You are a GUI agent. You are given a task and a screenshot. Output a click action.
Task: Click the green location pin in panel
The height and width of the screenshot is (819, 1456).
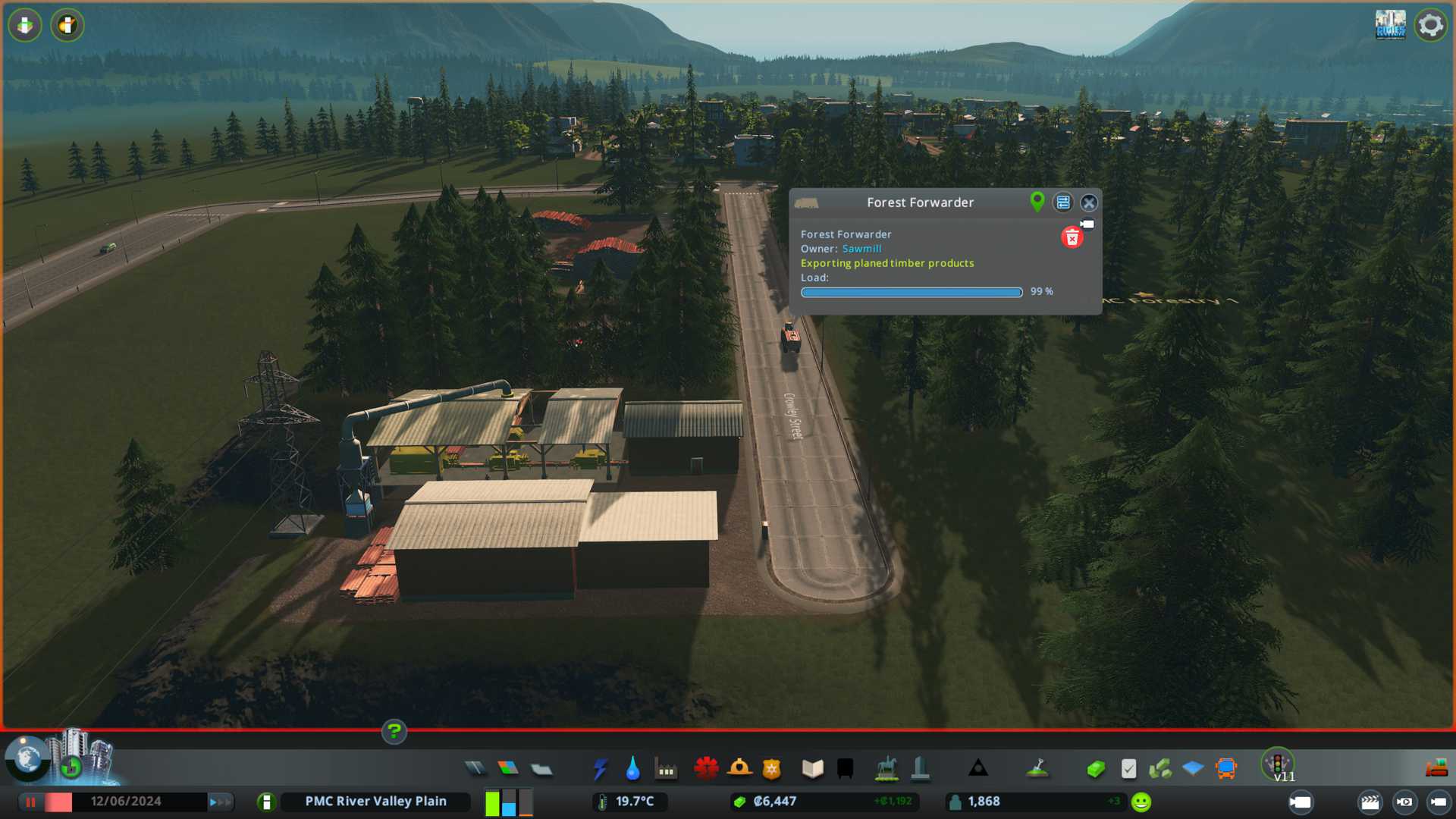(1037, 202)
